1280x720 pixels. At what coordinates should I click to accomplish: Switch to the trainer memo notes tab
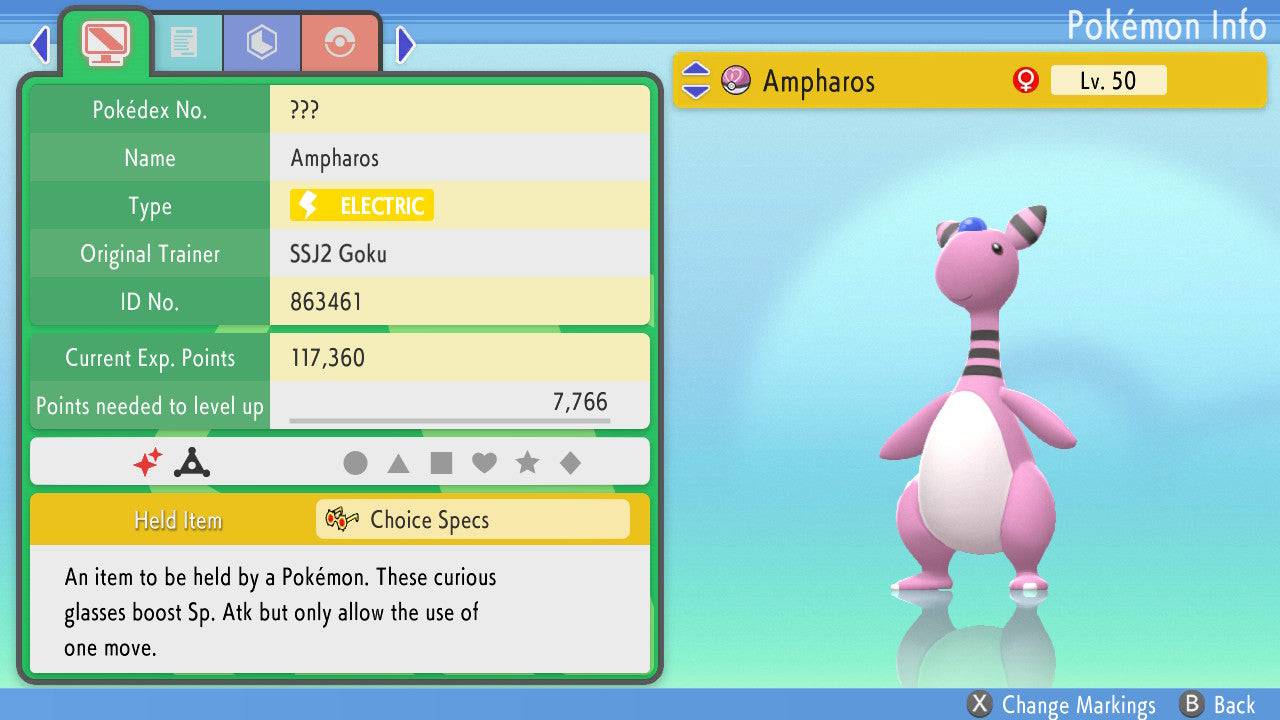coord(183,42)
